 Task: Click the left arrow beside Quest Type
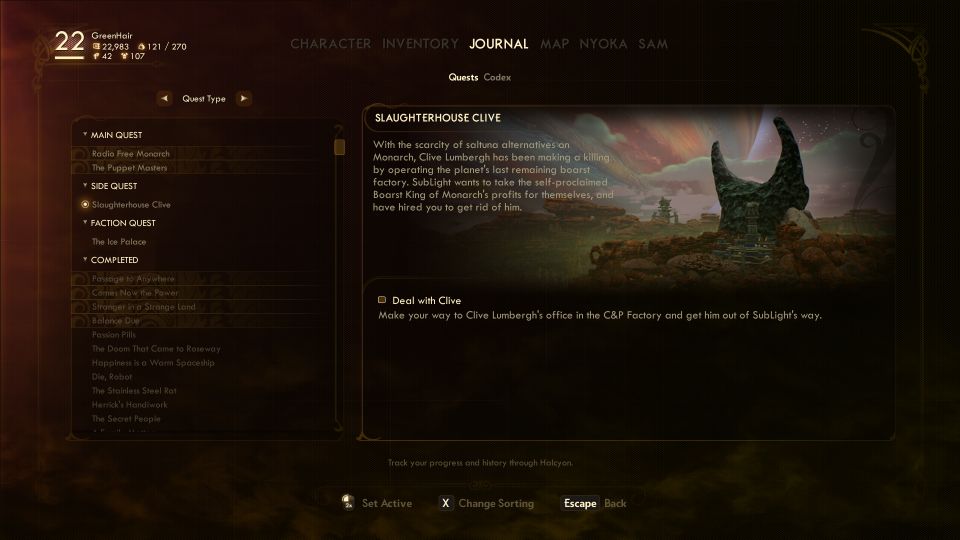click(164, 99)
